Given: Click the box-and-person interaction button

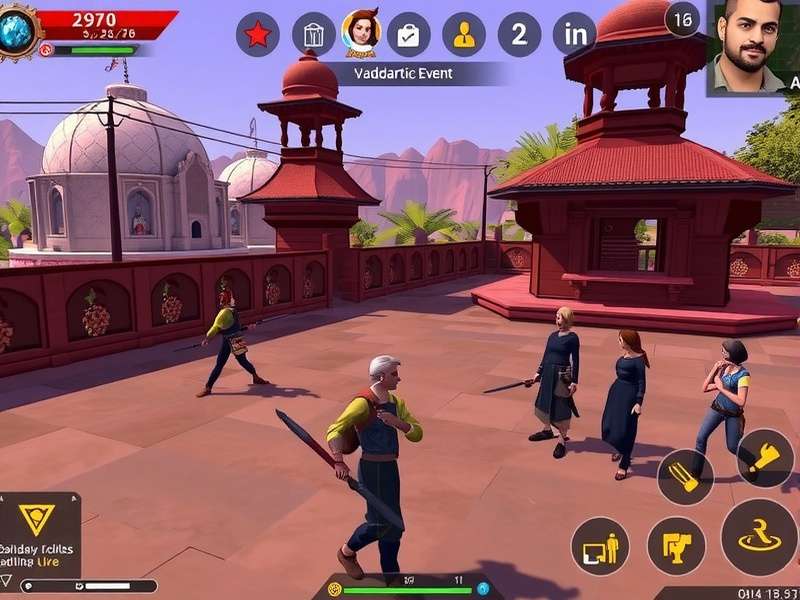Looking at the screenshot, I should 600,546.
